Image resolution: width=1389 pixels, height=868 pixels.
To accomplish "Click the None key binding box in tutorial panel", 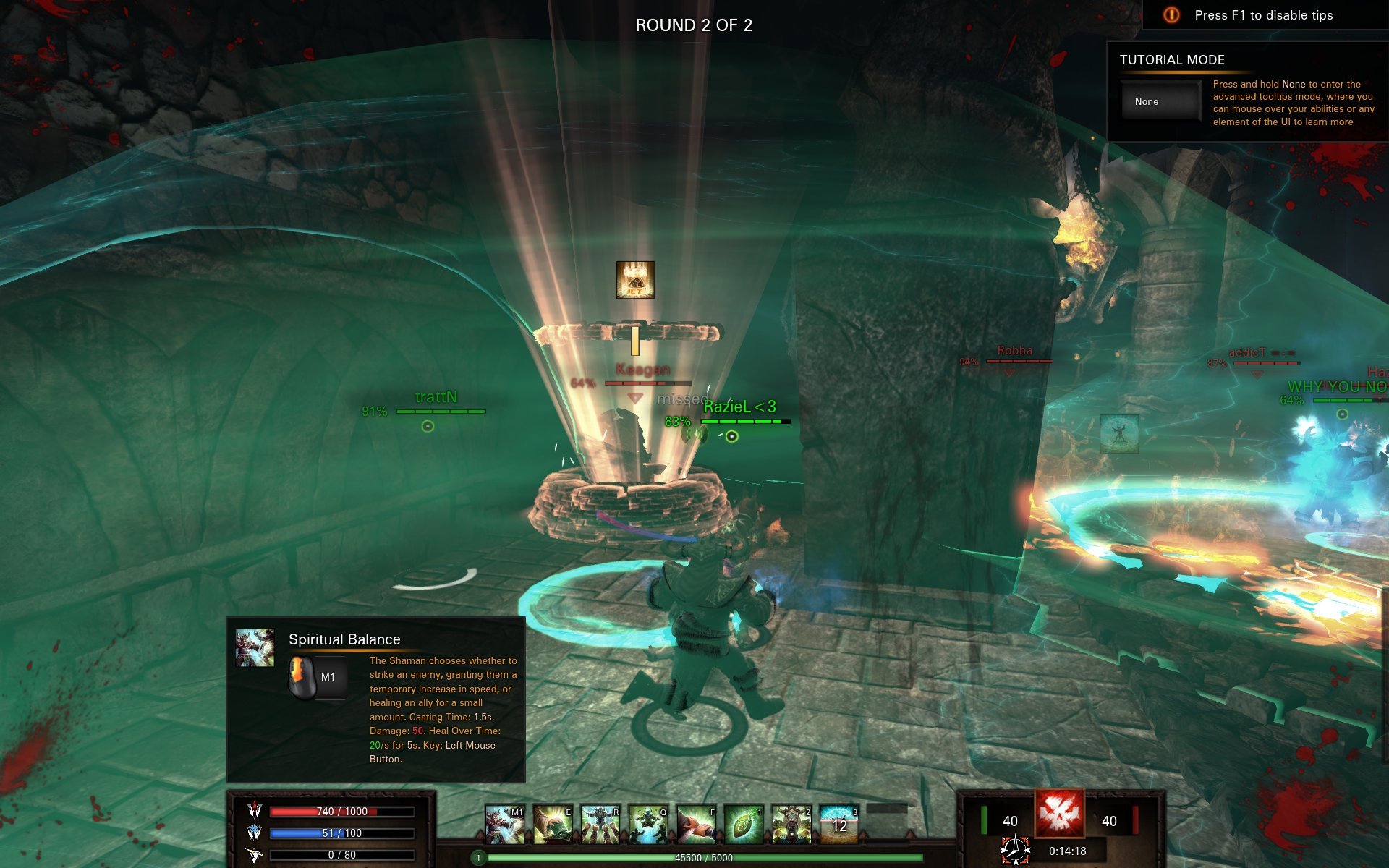I will [1160, 102].
